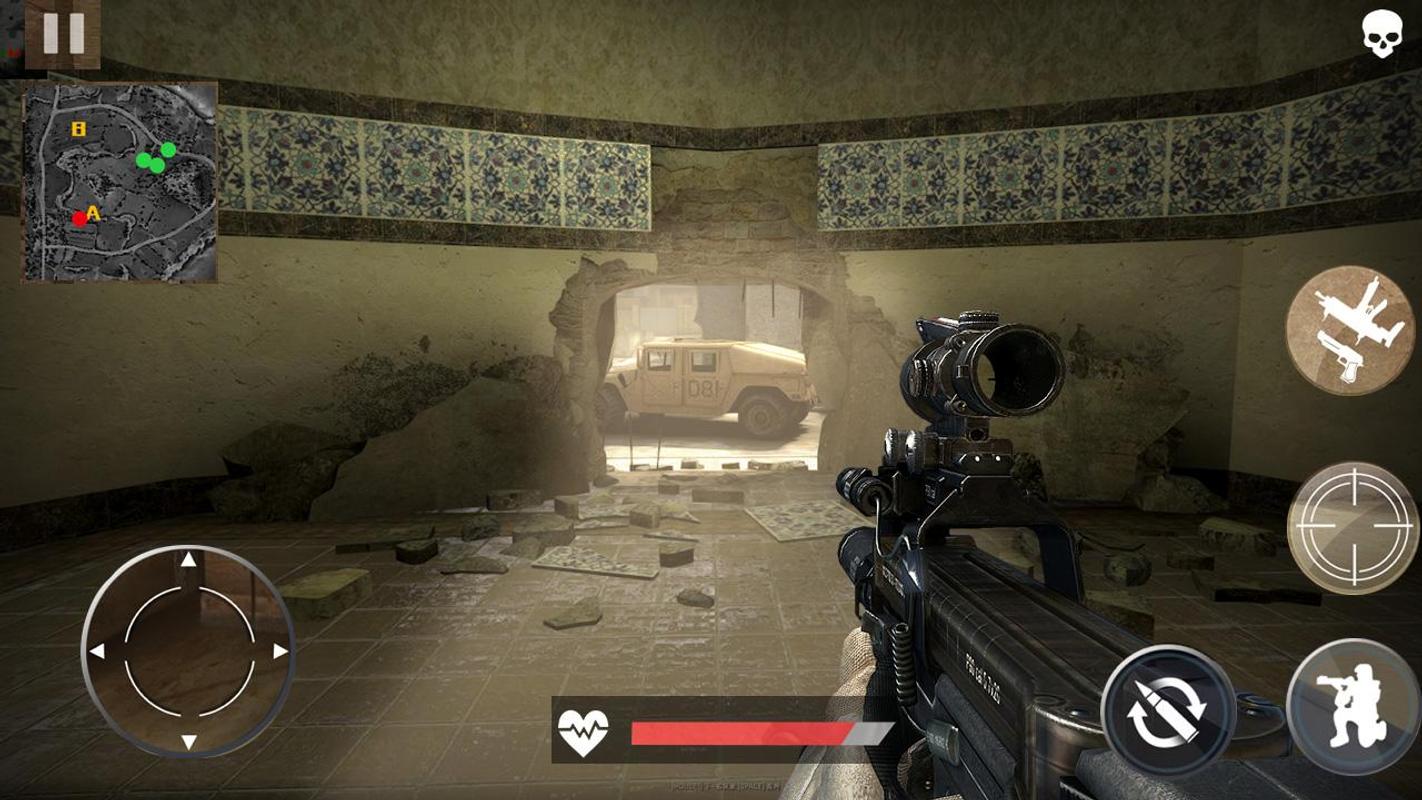
Task: Tap the skull icon
Action: pyautogui.click(x=1381, y=34)
